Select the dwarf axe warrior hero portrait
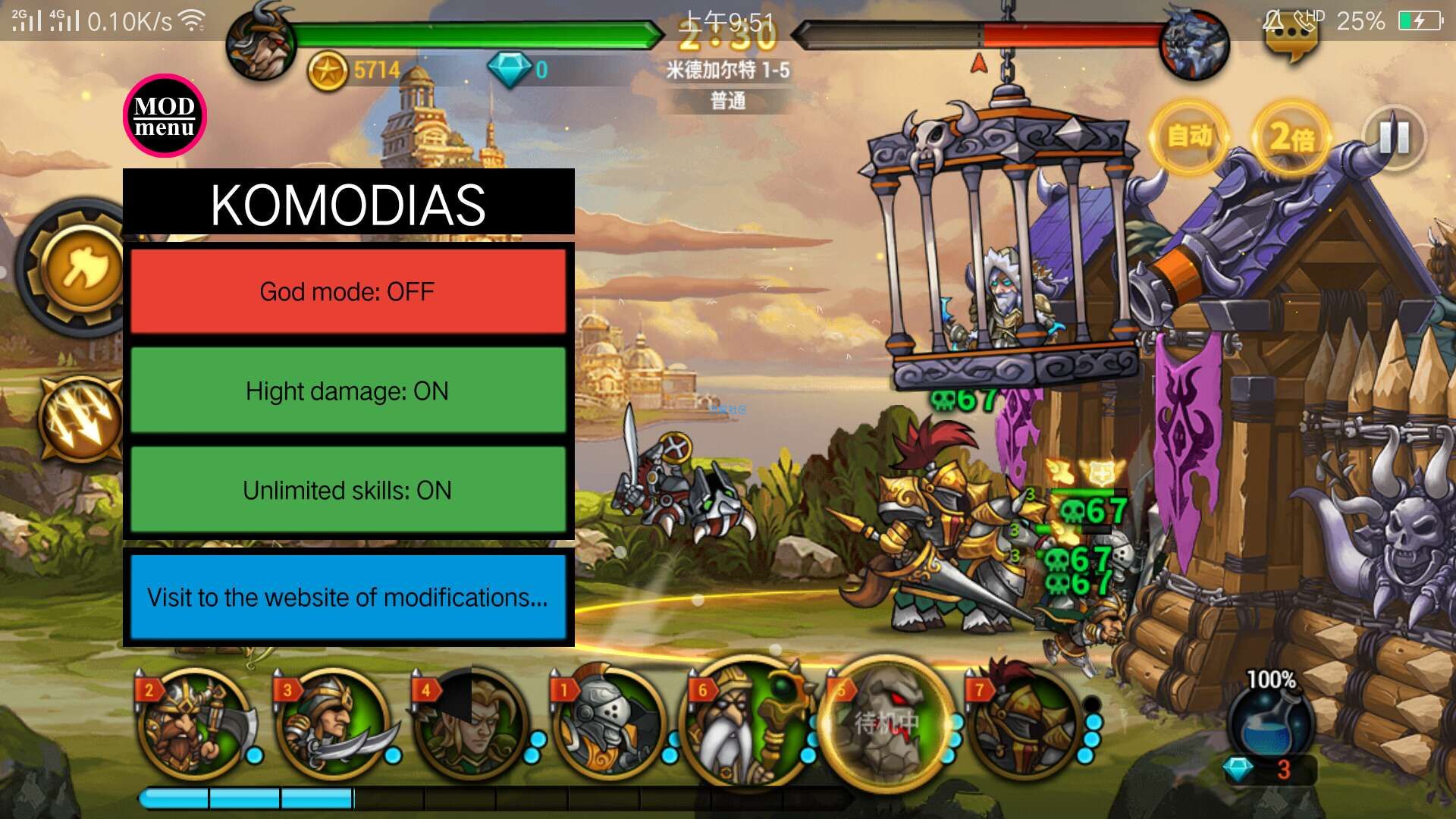 (195, 724)
